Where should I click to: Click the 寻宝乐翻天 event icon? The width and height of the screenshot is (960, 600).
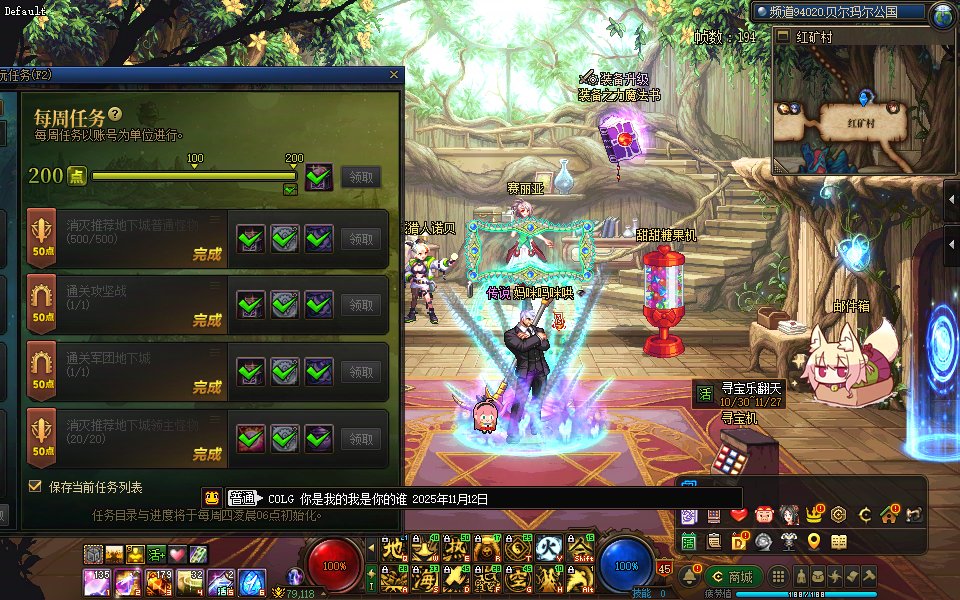click(704, 391)
